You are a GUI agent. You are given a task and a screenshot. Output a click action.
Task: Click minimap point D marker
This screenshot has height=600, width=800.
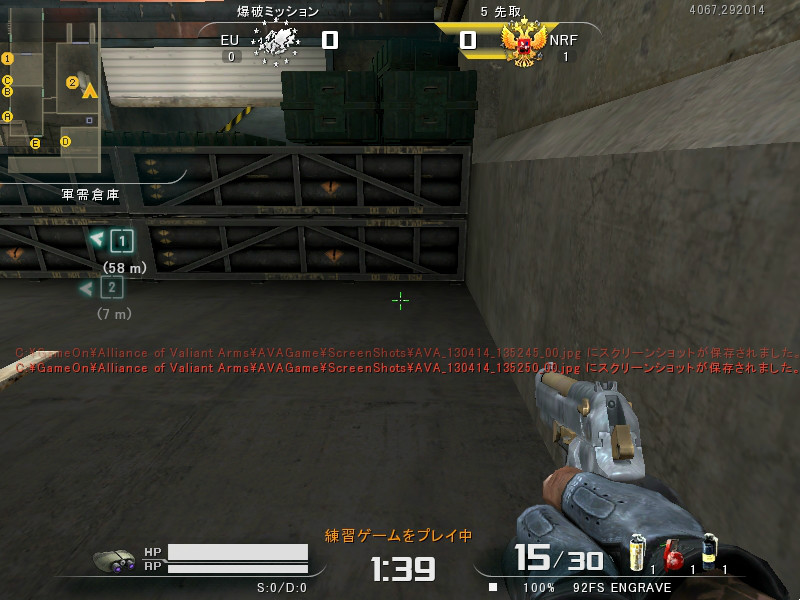(x=66, y=141)
